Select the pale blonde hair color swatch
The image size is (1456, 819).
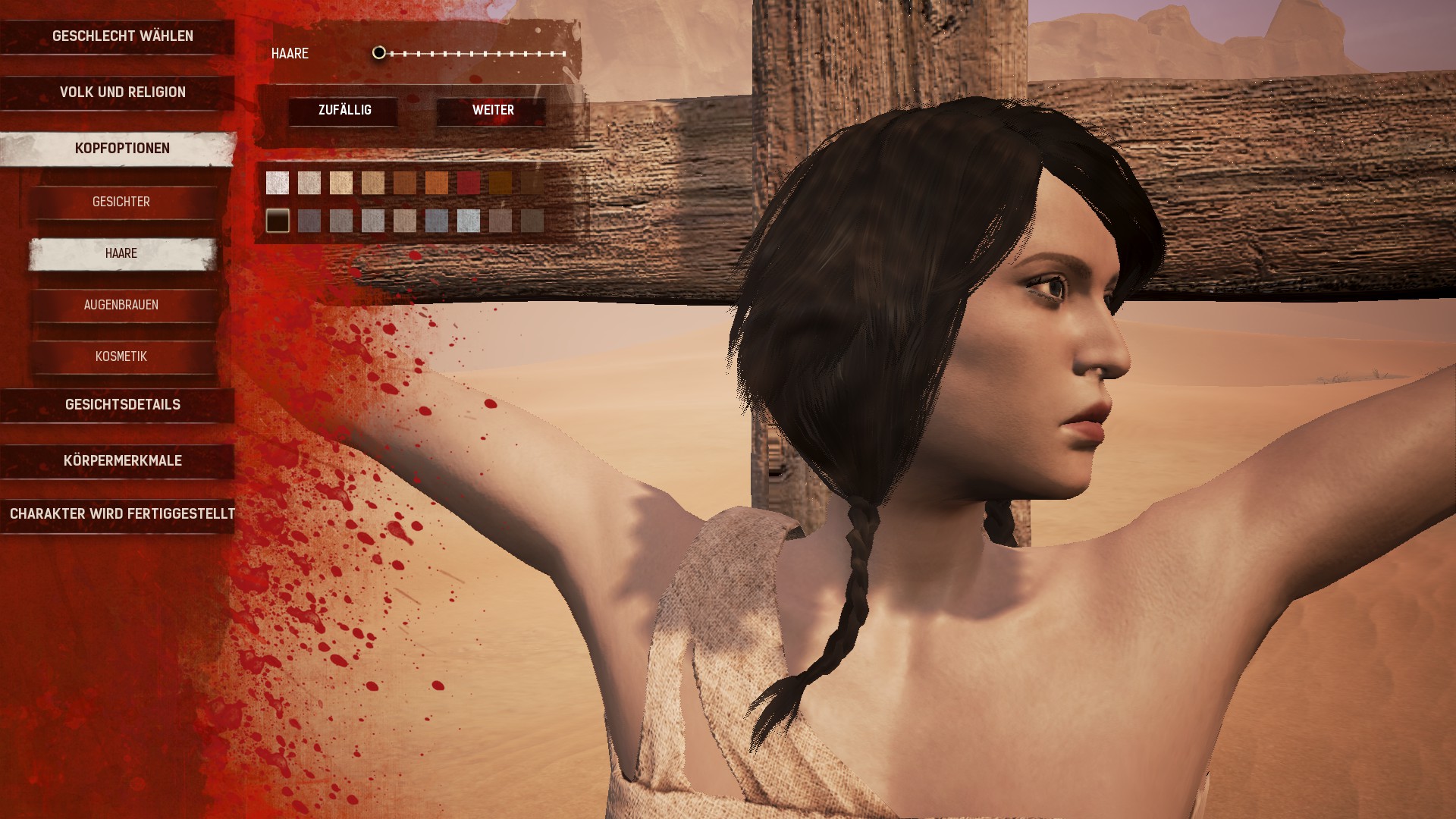(341, 183)
